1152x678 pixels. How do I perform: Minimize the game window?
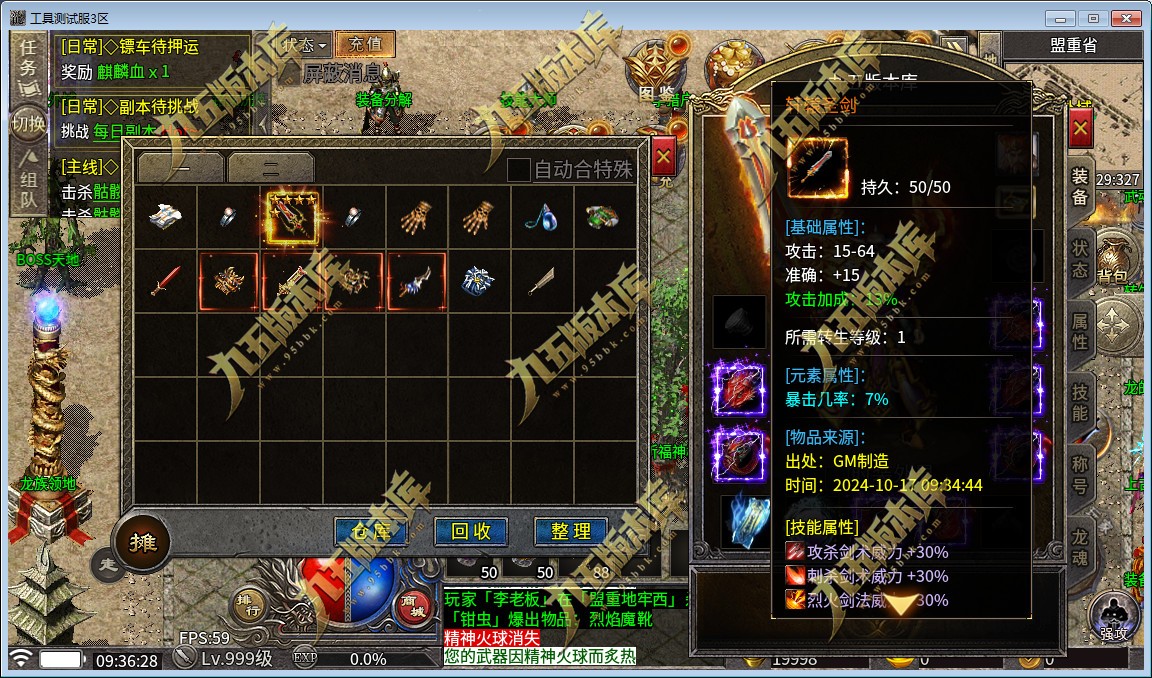(1061, 18)
